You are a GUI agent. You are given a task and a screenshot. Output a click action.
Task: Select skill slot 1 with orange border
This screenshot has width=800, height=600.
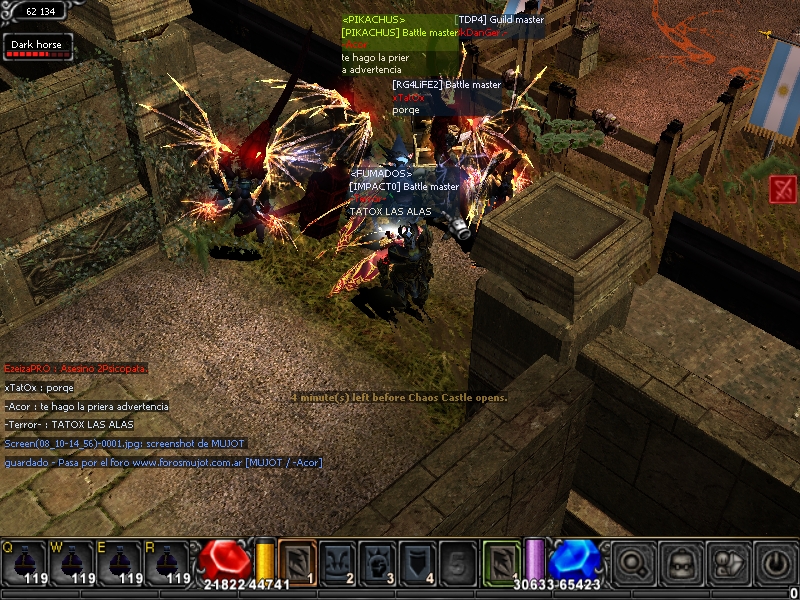297,562
